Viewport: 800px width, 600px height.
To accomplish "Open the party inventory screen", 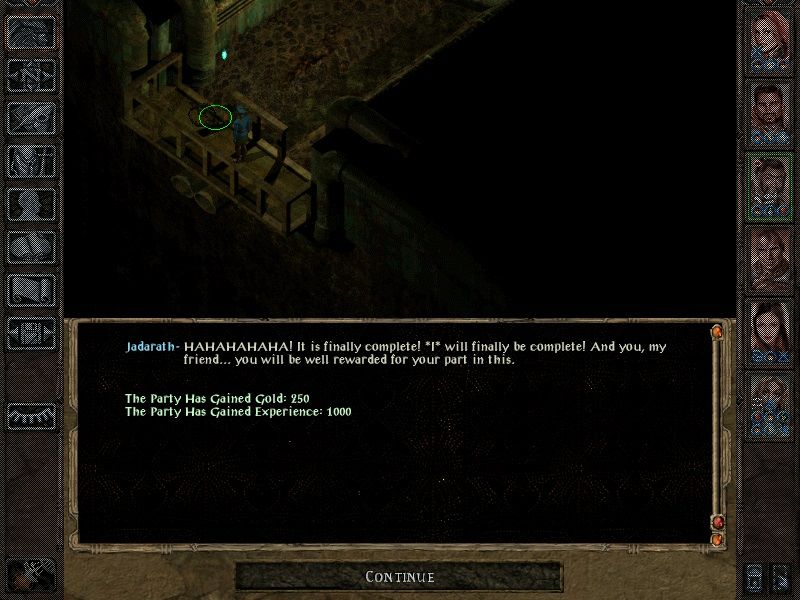I will coord(30,161).
